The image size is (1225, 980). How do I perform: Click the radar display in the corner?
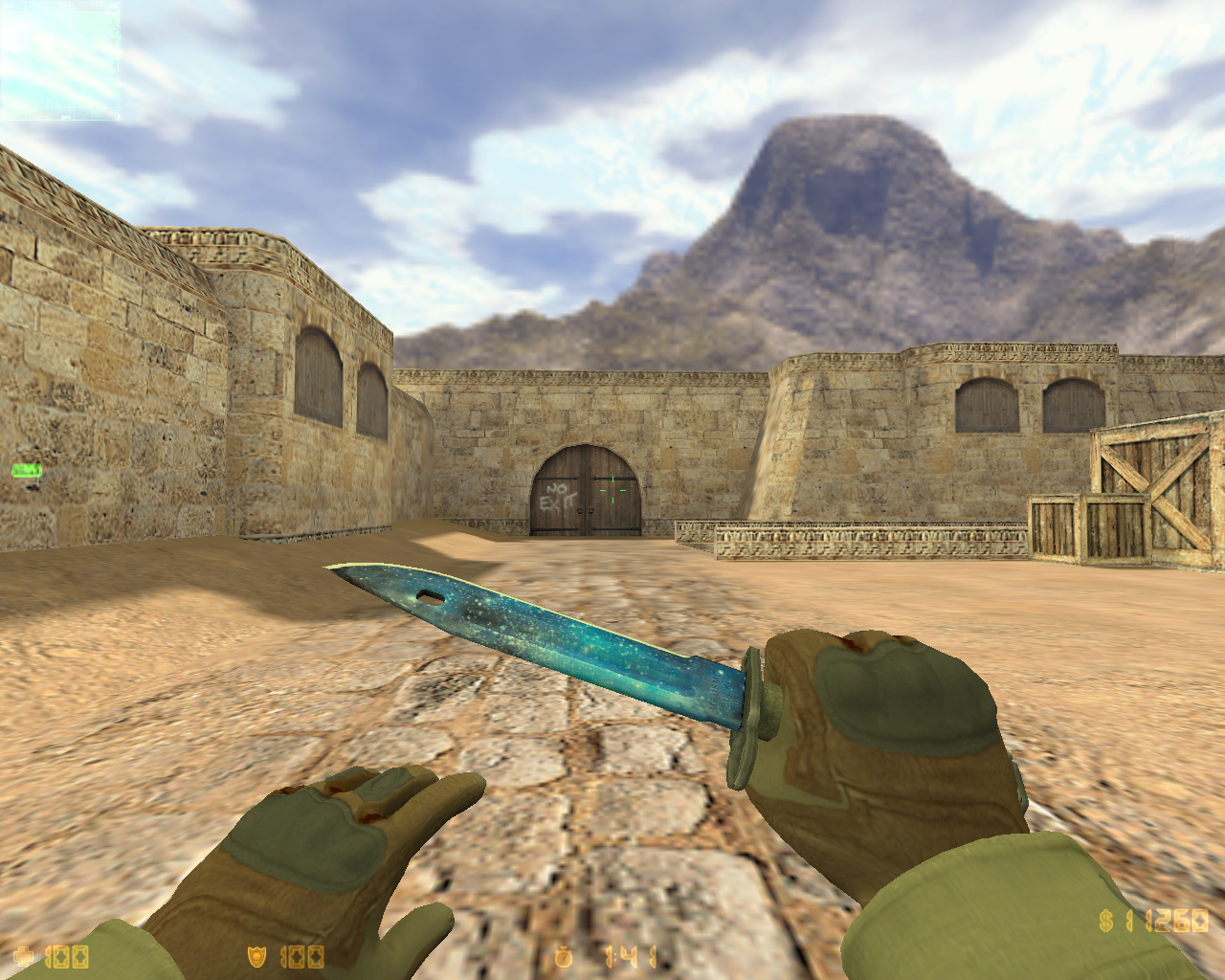(60, 62)
